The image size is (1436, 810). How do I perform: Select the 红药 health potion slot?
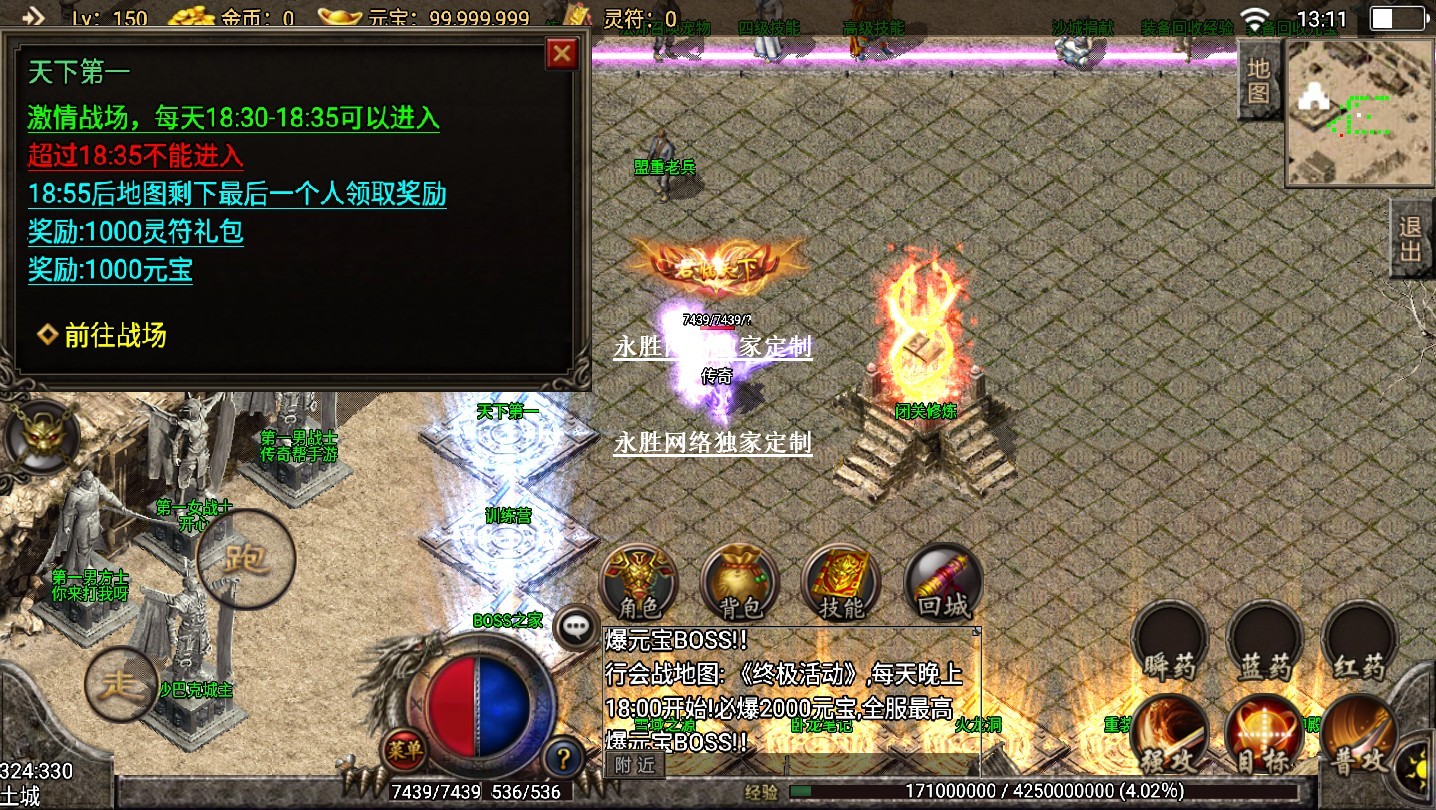coord(1358,640)
